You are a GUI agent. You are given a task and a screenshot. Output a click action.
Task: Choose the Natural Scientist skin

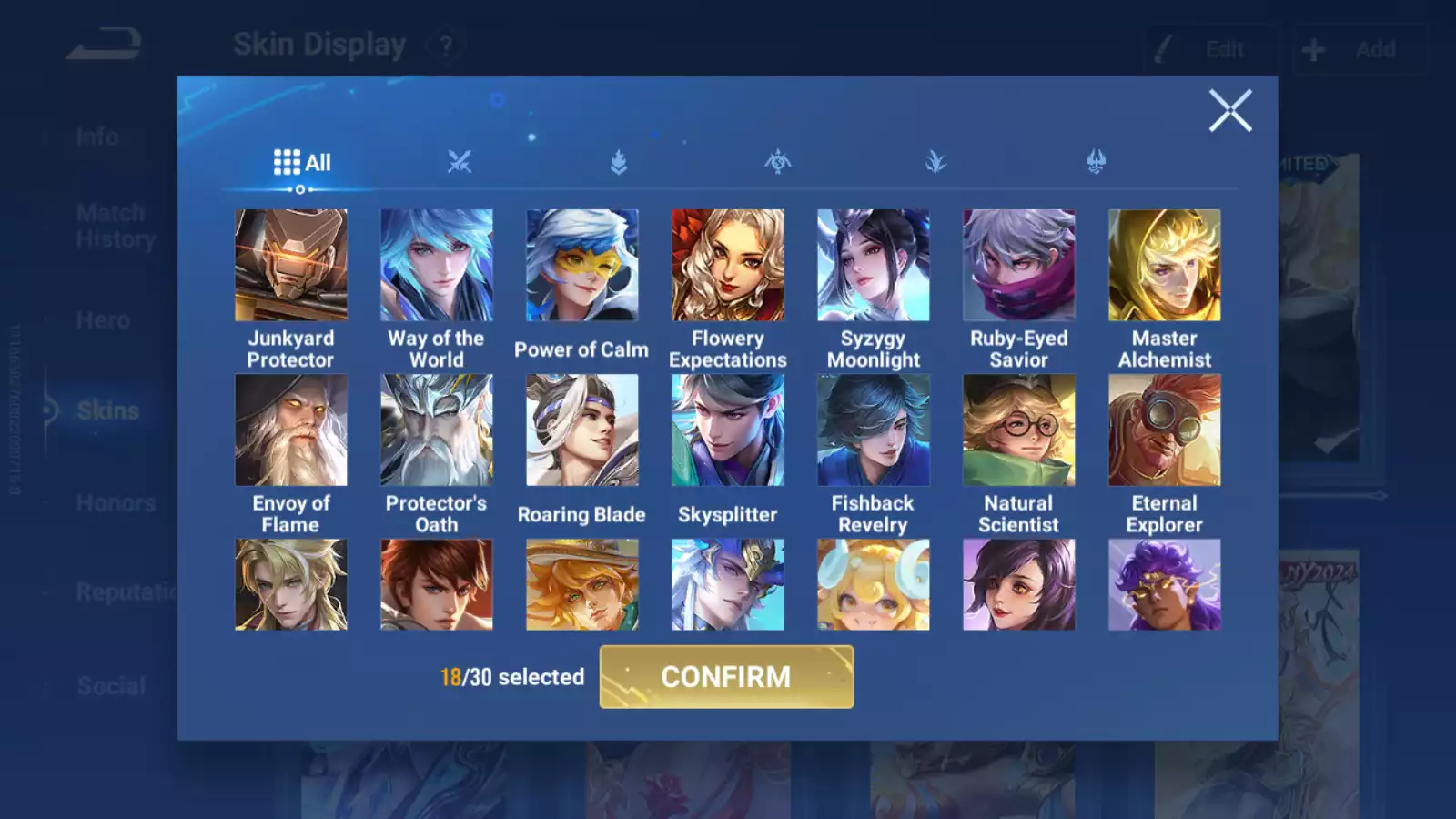pyautogui.click(x=1019, y=430)
